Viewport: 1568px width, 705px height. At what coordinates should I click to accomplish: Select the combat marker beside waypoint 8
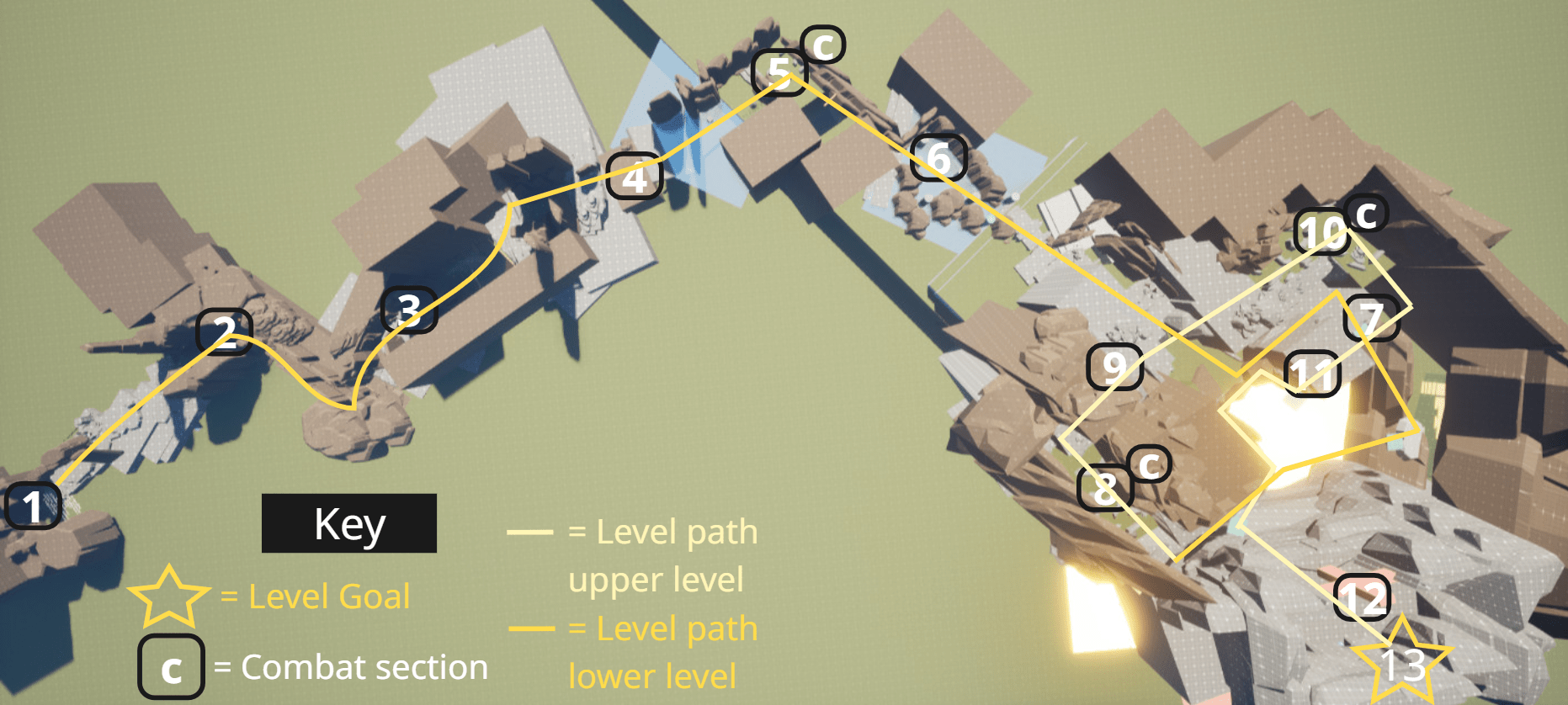coord(1149,464)
